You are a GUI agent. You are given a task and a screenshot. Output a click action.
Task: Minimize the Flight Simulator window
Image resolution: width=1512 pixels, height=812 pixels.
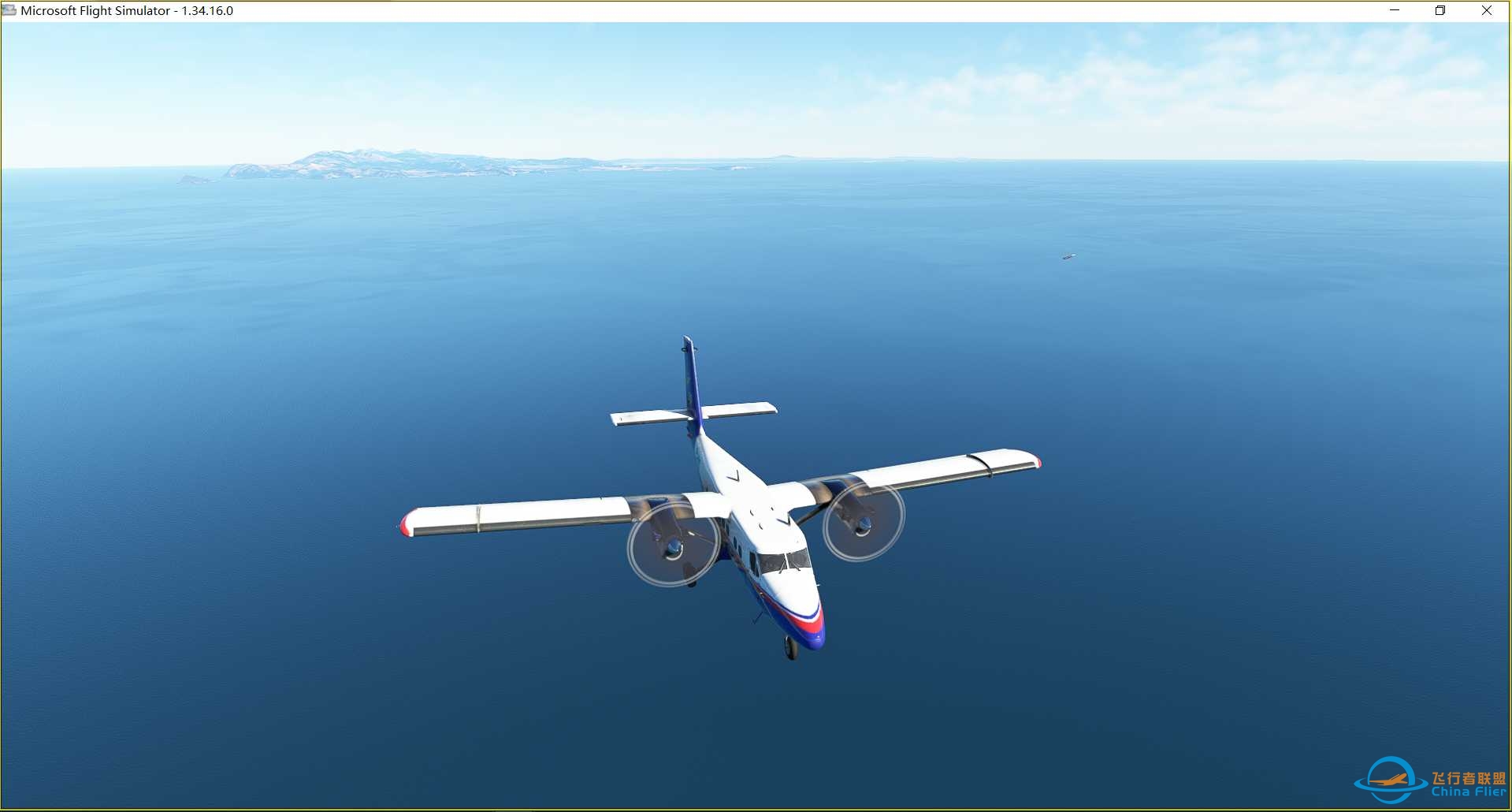1395,10
